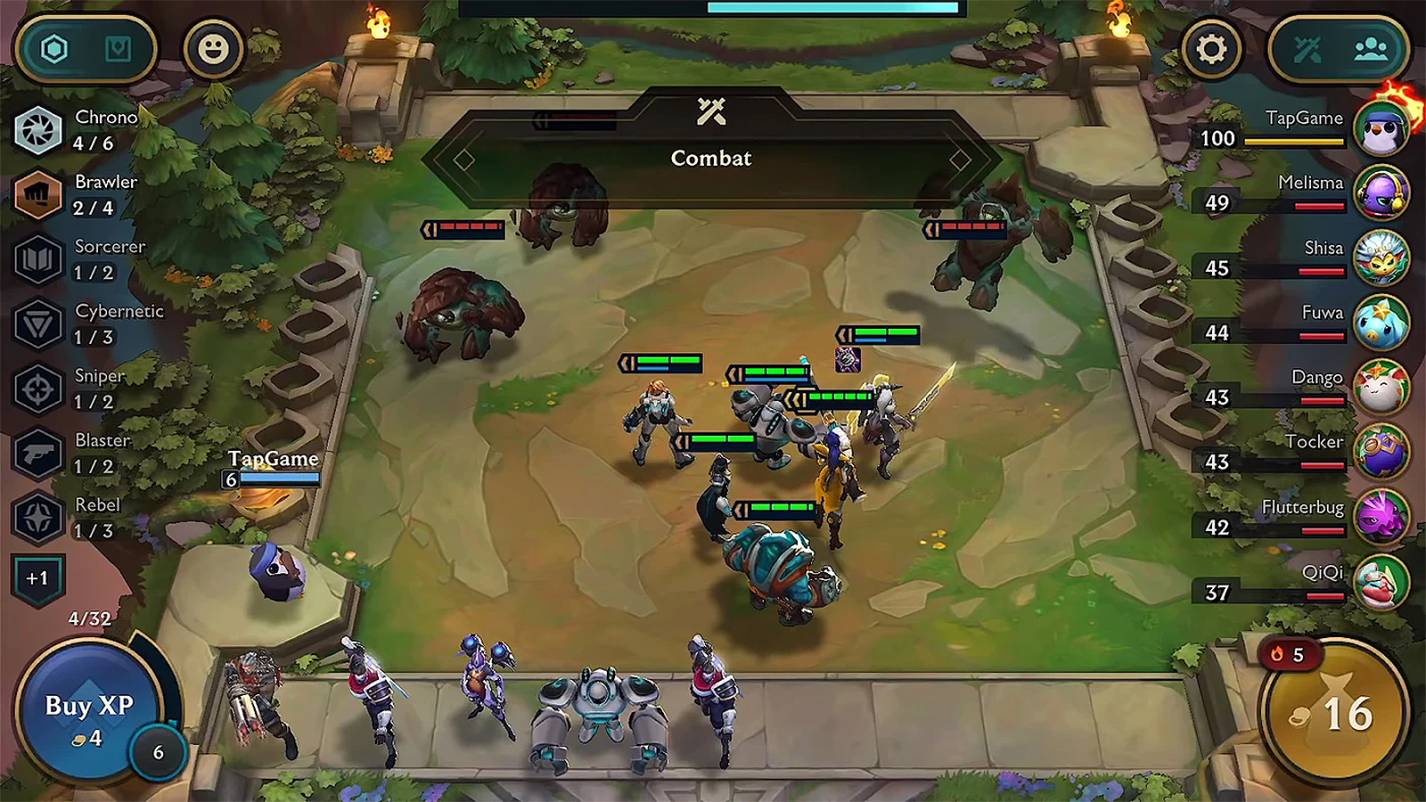The image size is (1426, 802).
Task: Click the Buy XP button
Action: pos(88,705)
